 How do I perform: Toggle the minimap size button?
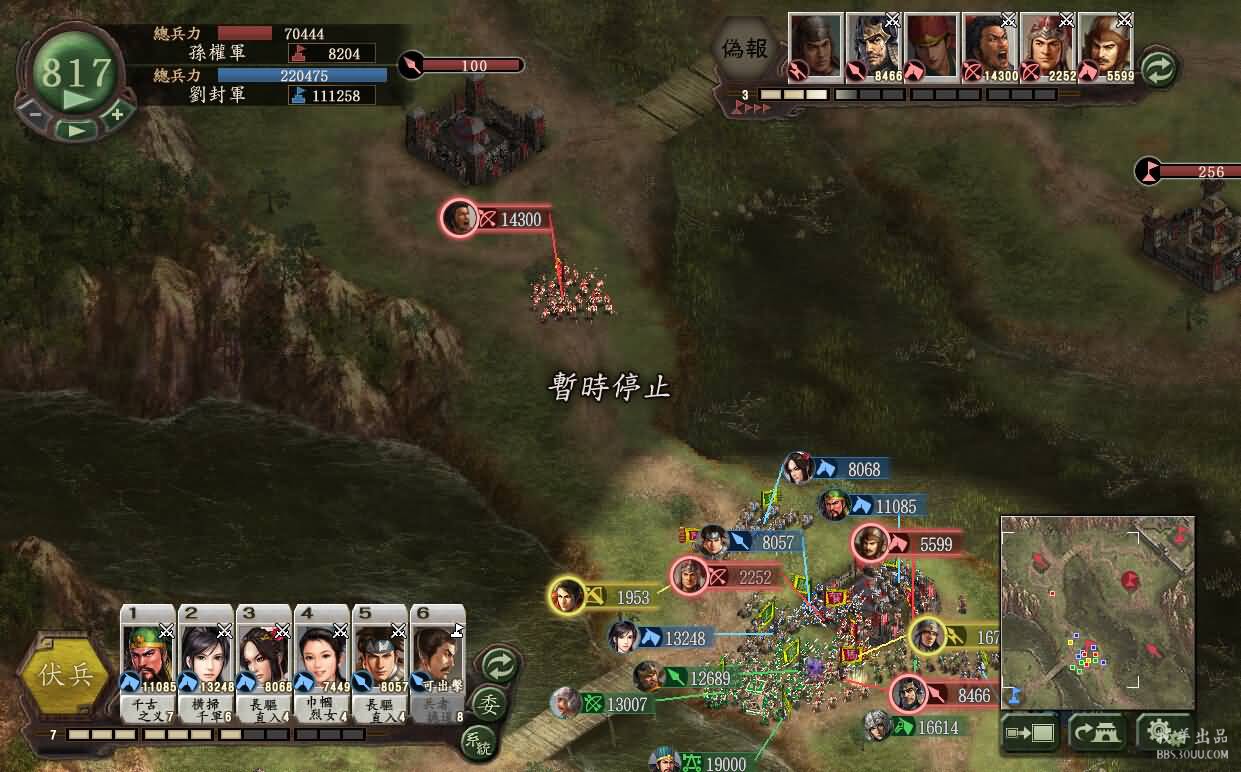coord(1031,733)
